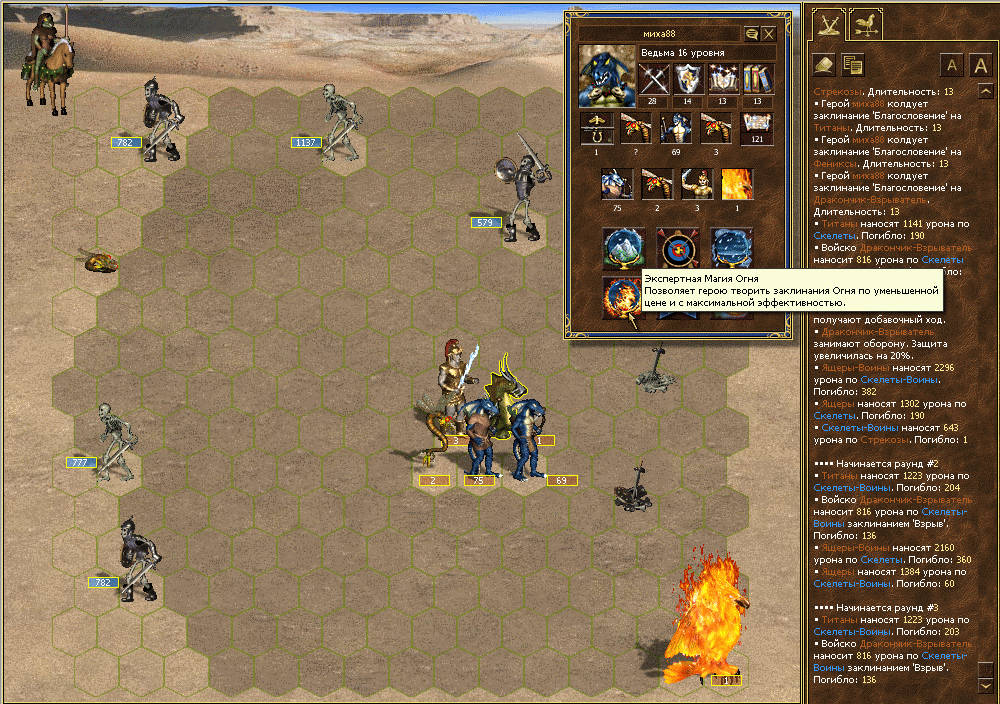Click the open spellbook spell power icon
The height and width of the screenshot is (704, 1000).
coord(723,79)
